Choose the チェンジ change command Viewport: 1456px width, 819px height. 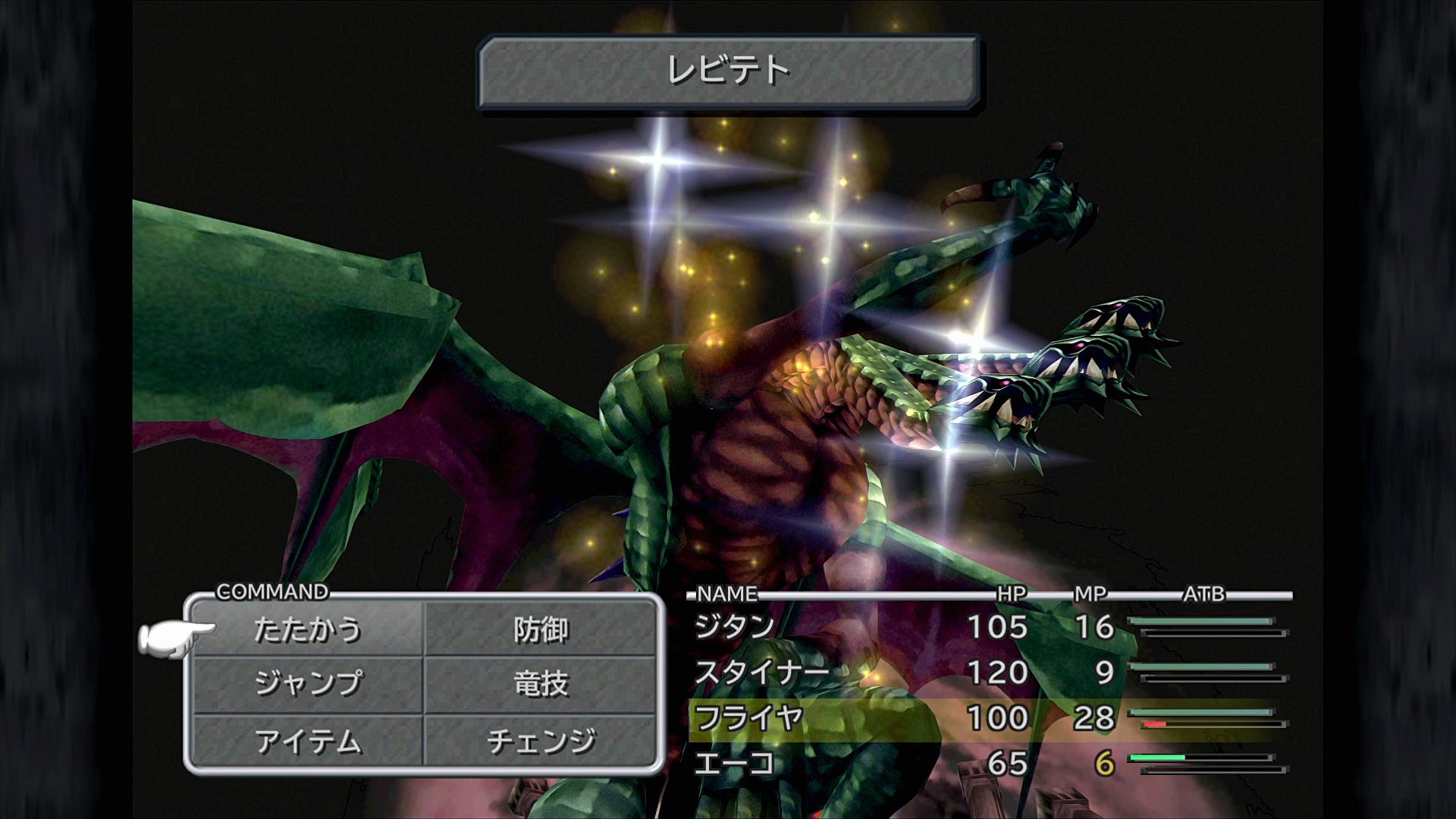540,741
